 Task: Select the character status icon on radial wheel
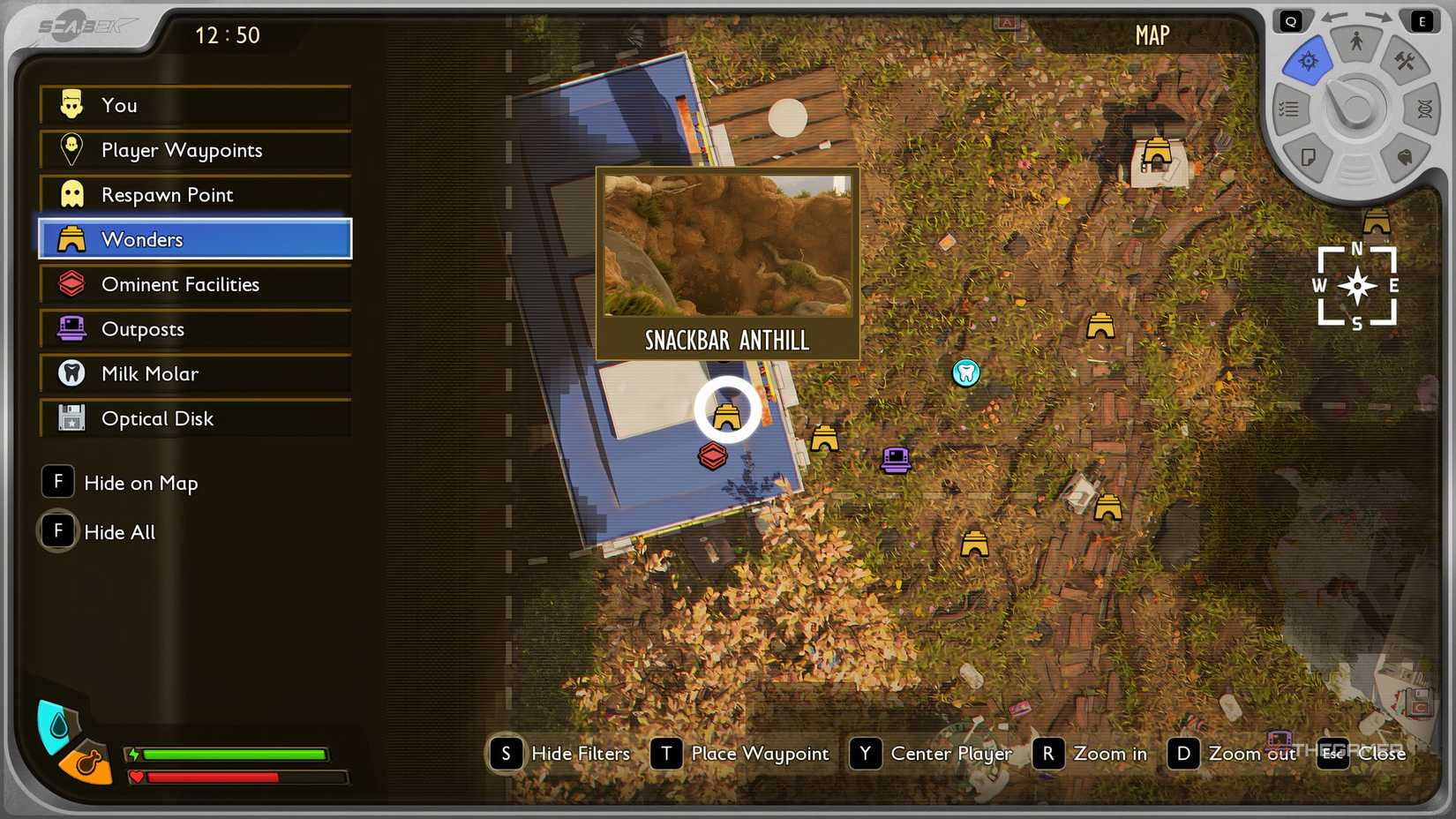(1355, 41)
